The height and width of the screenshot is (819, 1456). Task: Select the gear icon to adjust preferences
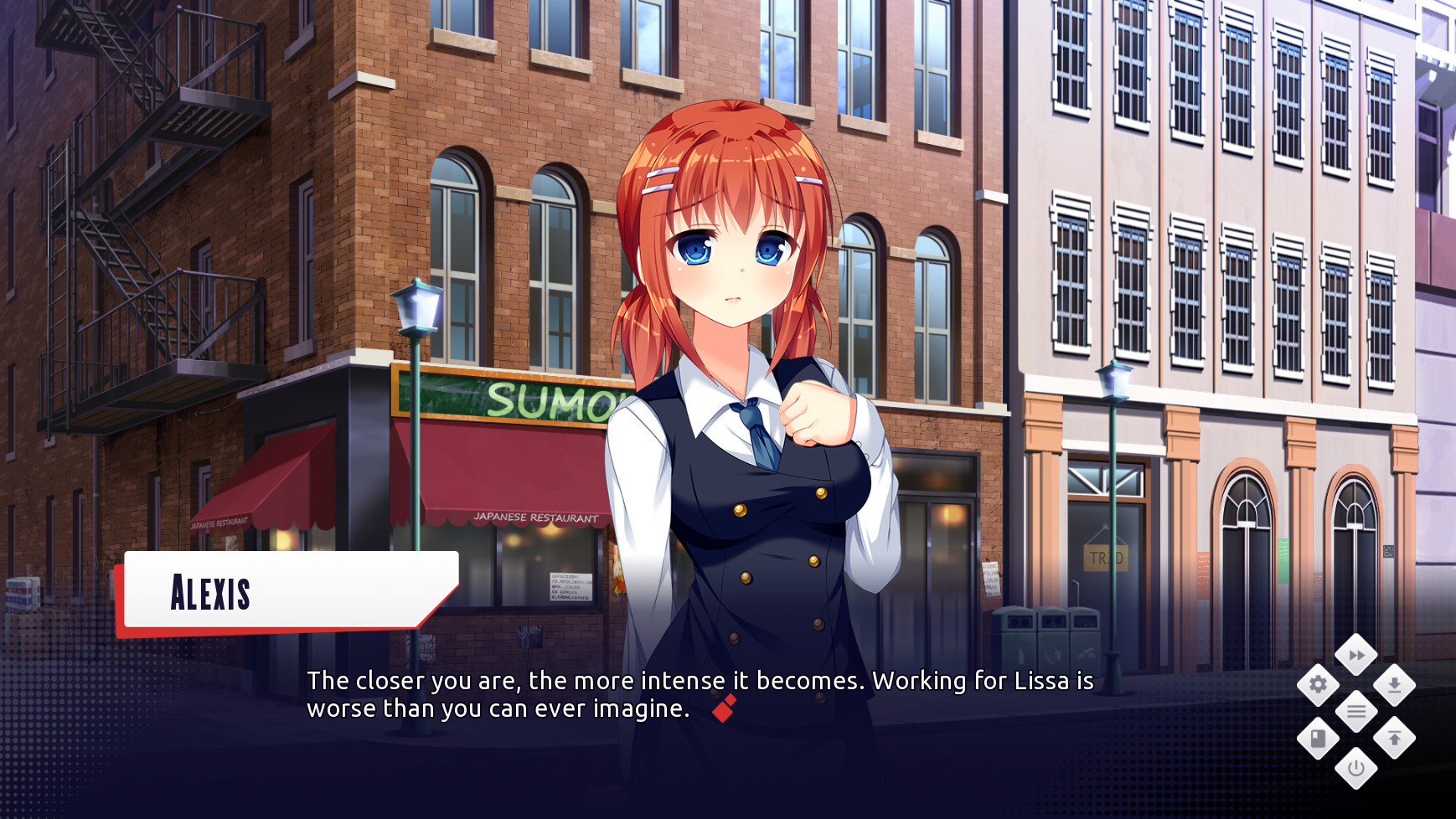click(x=1318, y=683)
